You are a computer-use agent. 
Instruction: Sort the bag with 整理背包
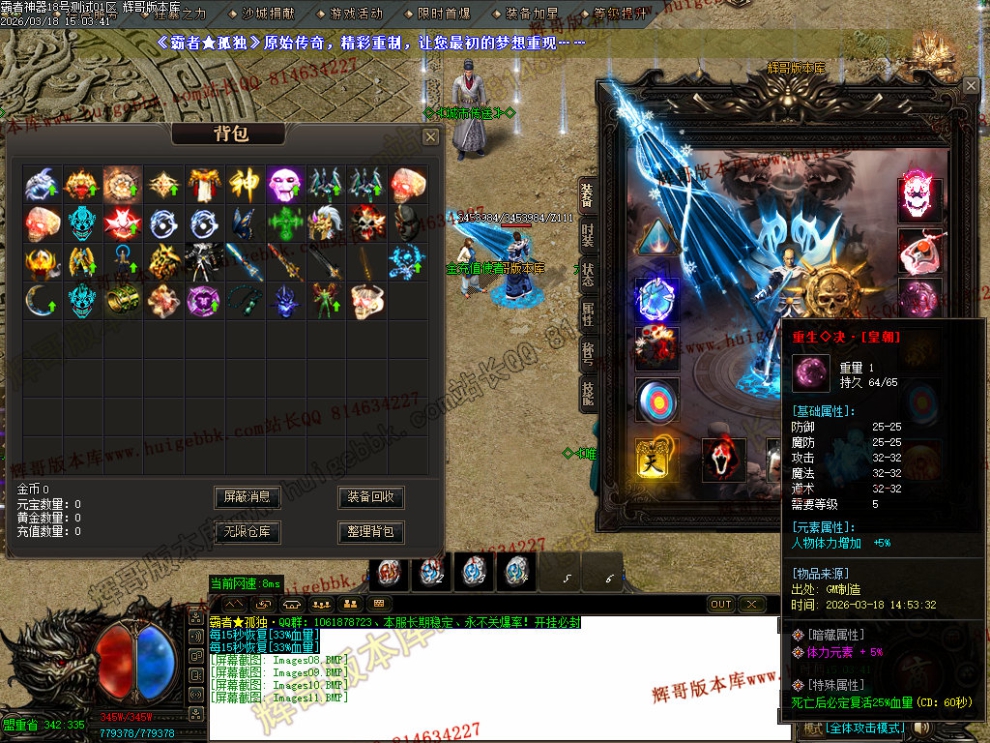coord(371,531)
